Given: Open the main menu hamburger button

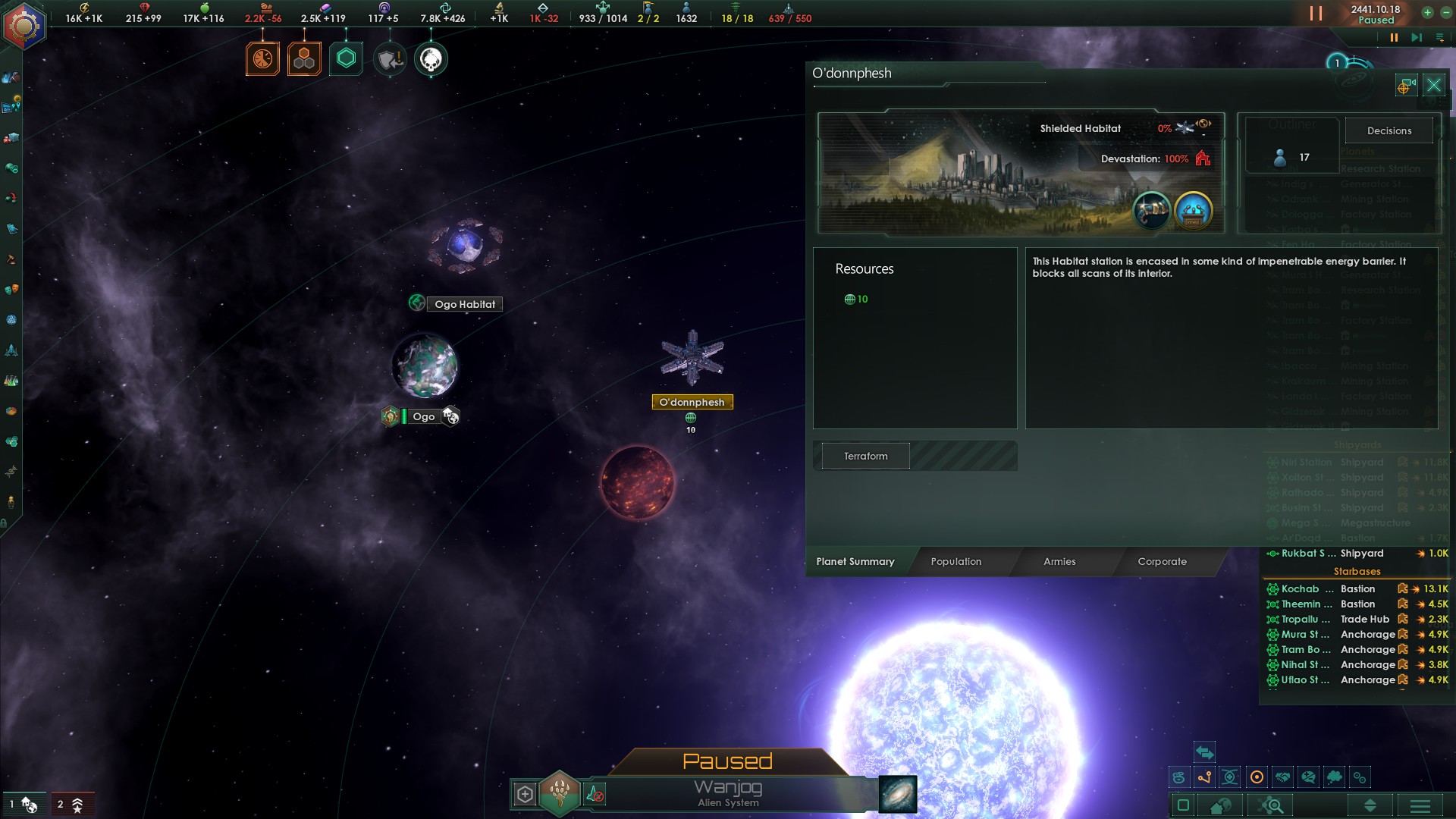Looking at the screenshot, I should coord(1420,805).
